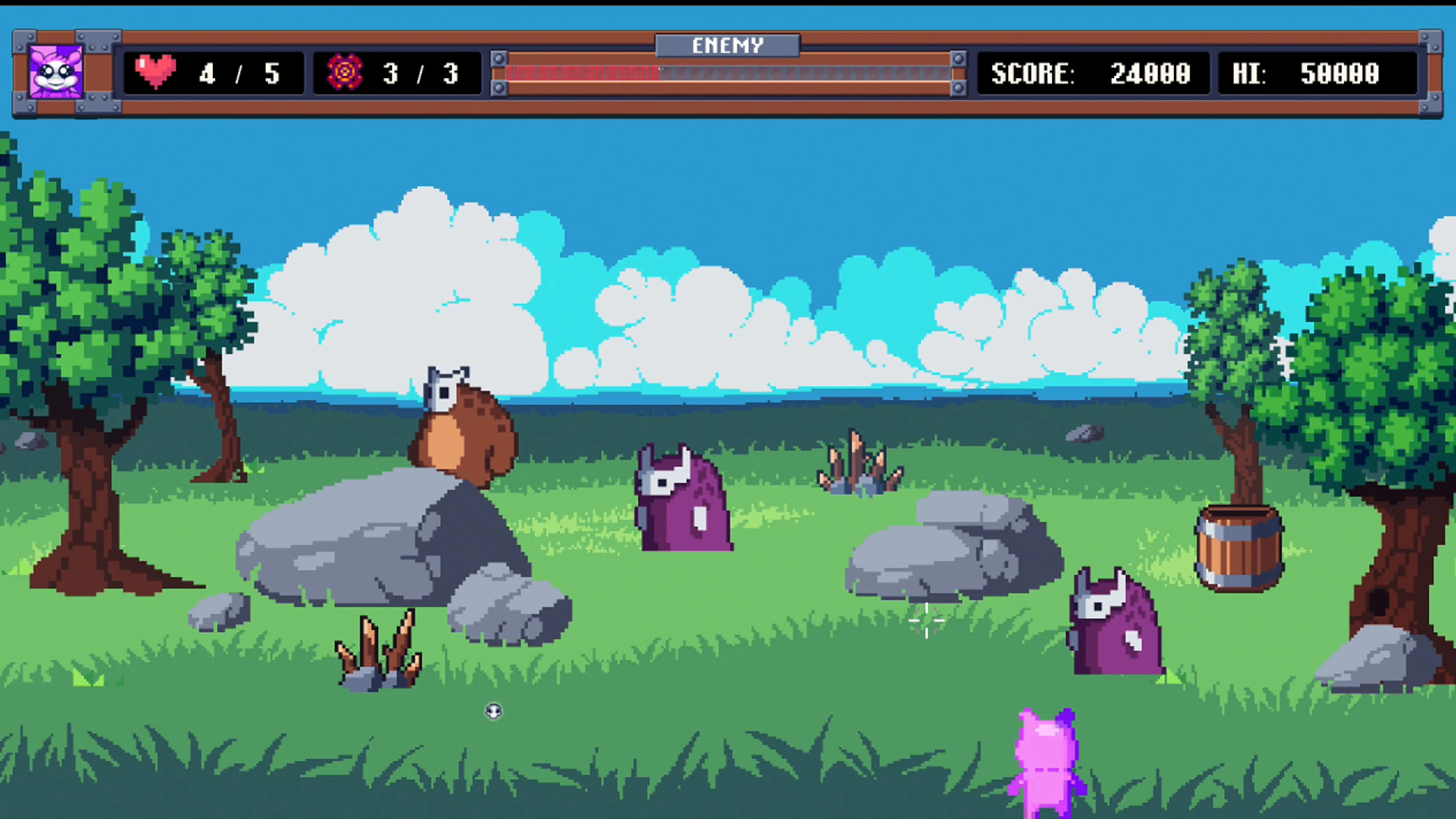Click the skull mask on the owl creature
Screen dimensions: 1456x819
click(x=444, y=390)
